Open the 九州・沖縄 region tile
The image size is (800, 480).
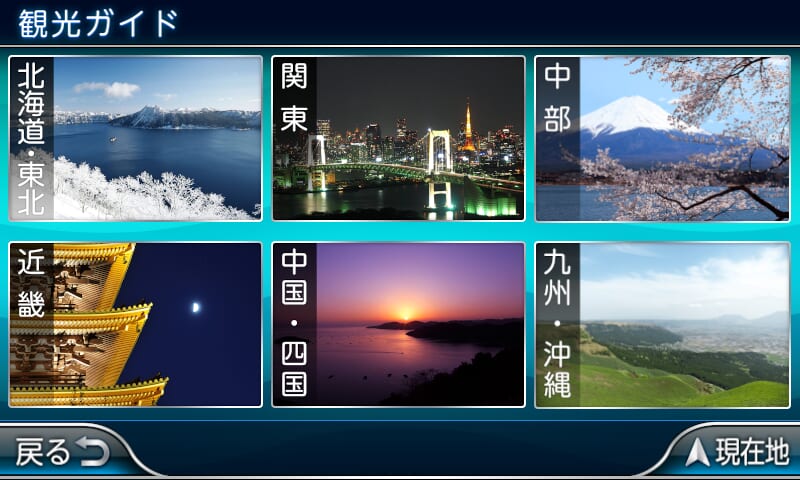[x=661, y=324]
